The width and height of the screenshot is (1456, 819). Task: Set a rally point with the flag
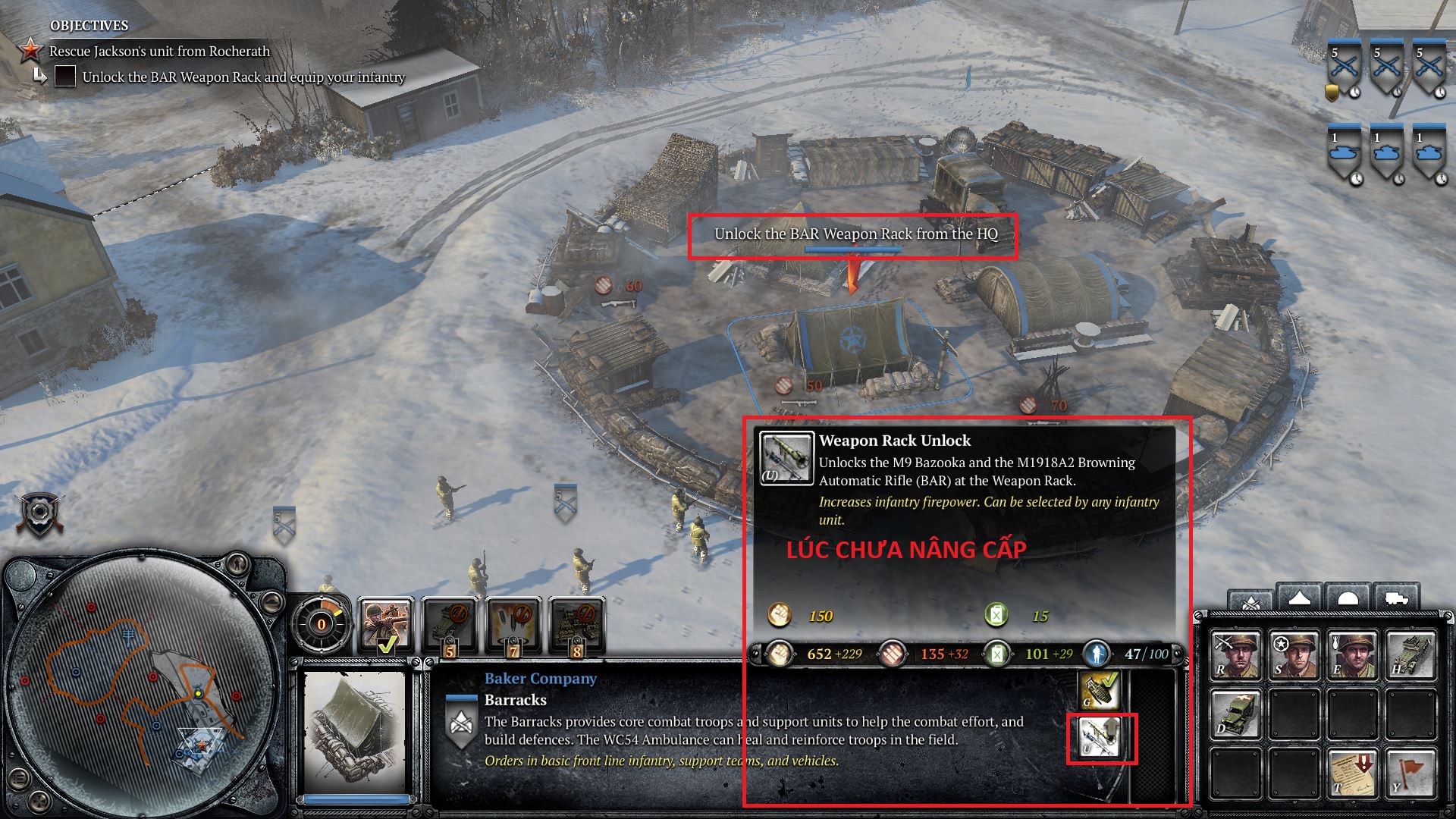1411,773
